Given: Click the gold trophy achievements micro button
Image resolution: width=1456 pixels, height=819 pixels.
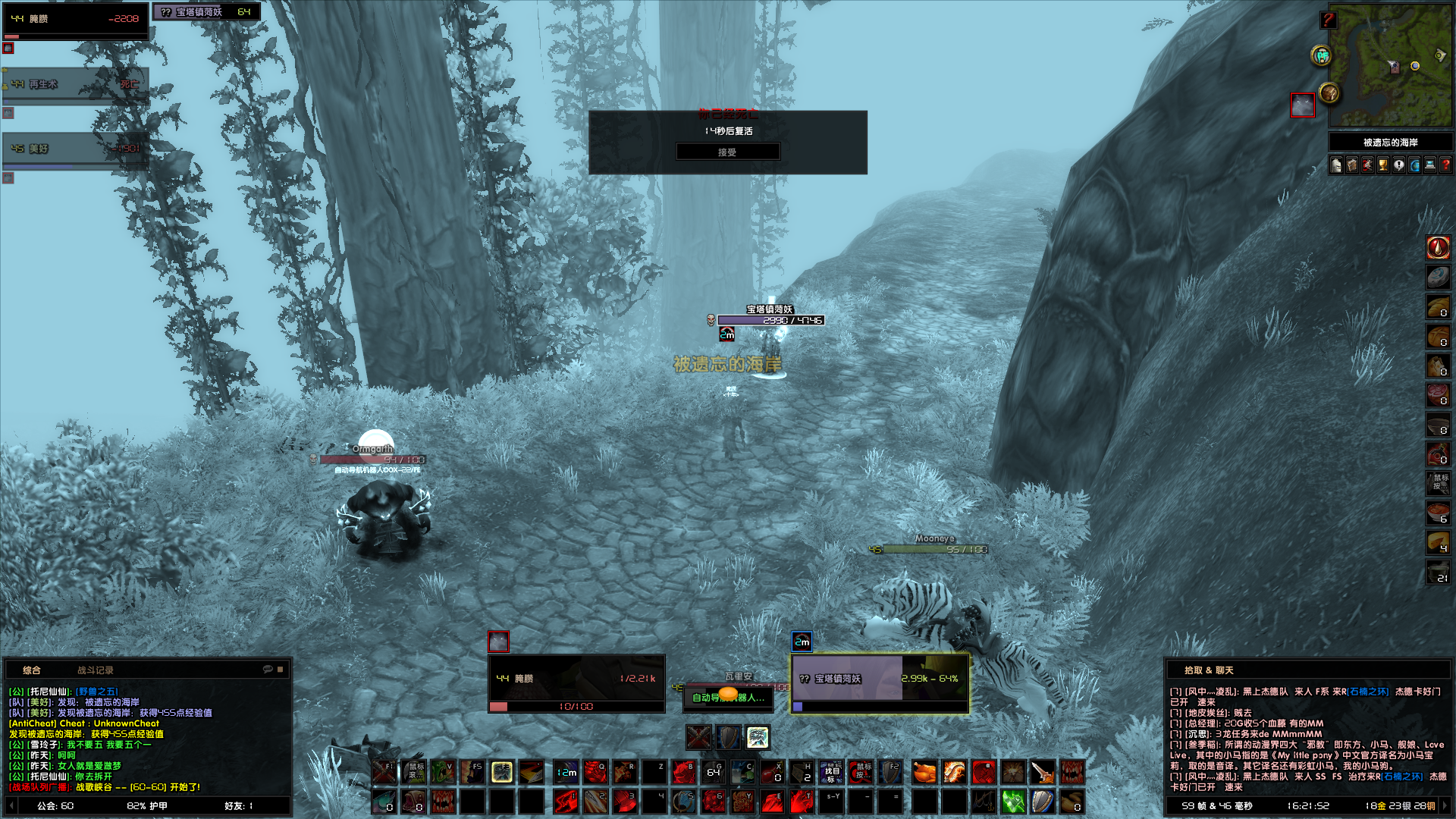Looking at the screenshot, I should coord(1383,165).
